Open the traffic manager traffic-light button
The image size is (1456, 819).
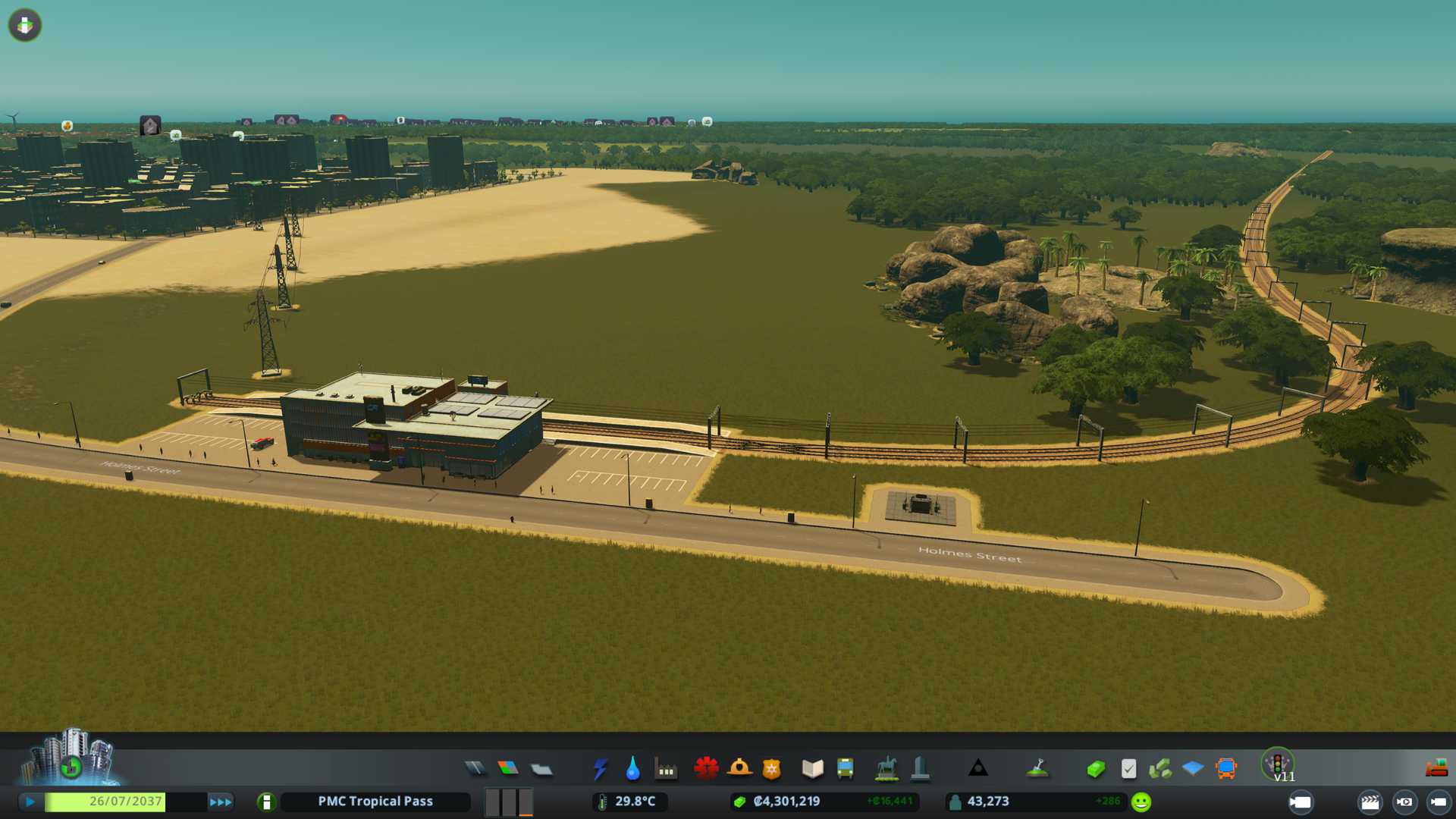pyautogui.click(x=1278, y=763)
